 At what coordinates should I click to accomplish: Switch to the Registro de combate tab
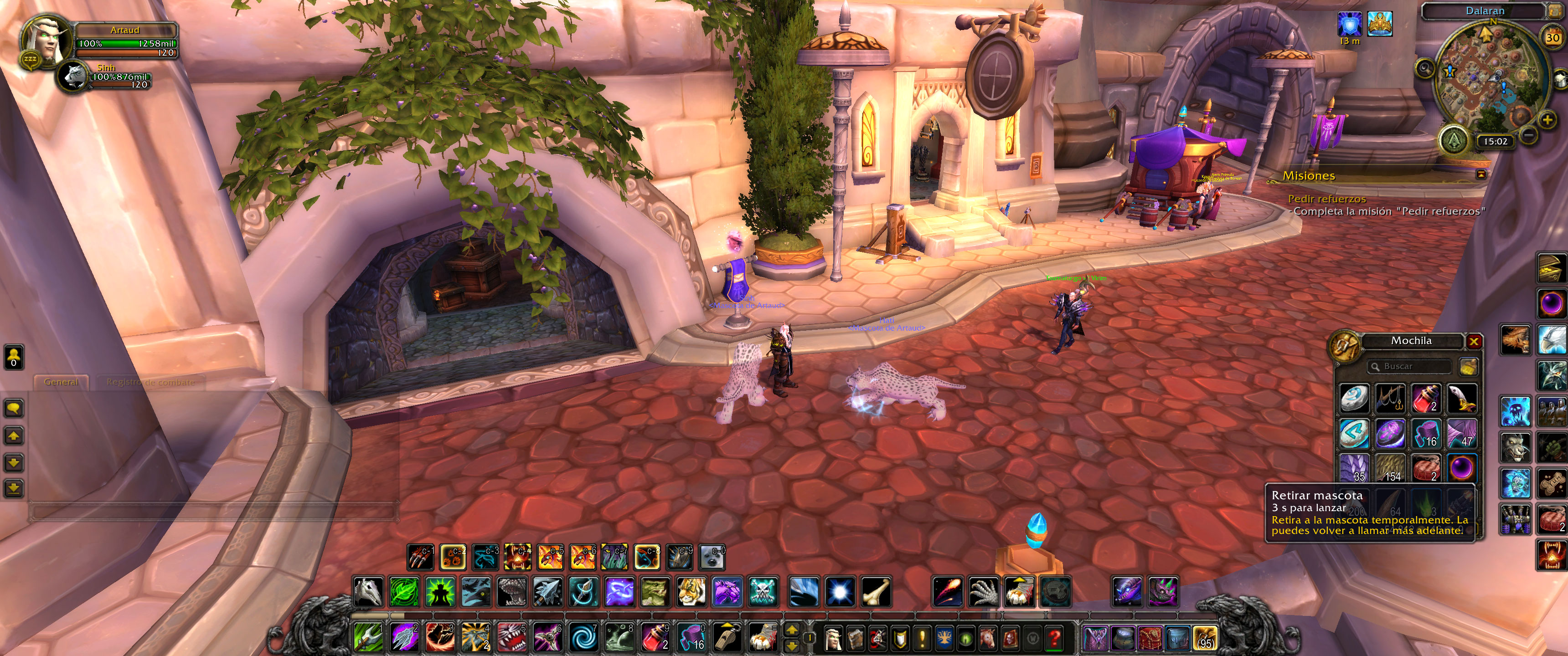150,382
